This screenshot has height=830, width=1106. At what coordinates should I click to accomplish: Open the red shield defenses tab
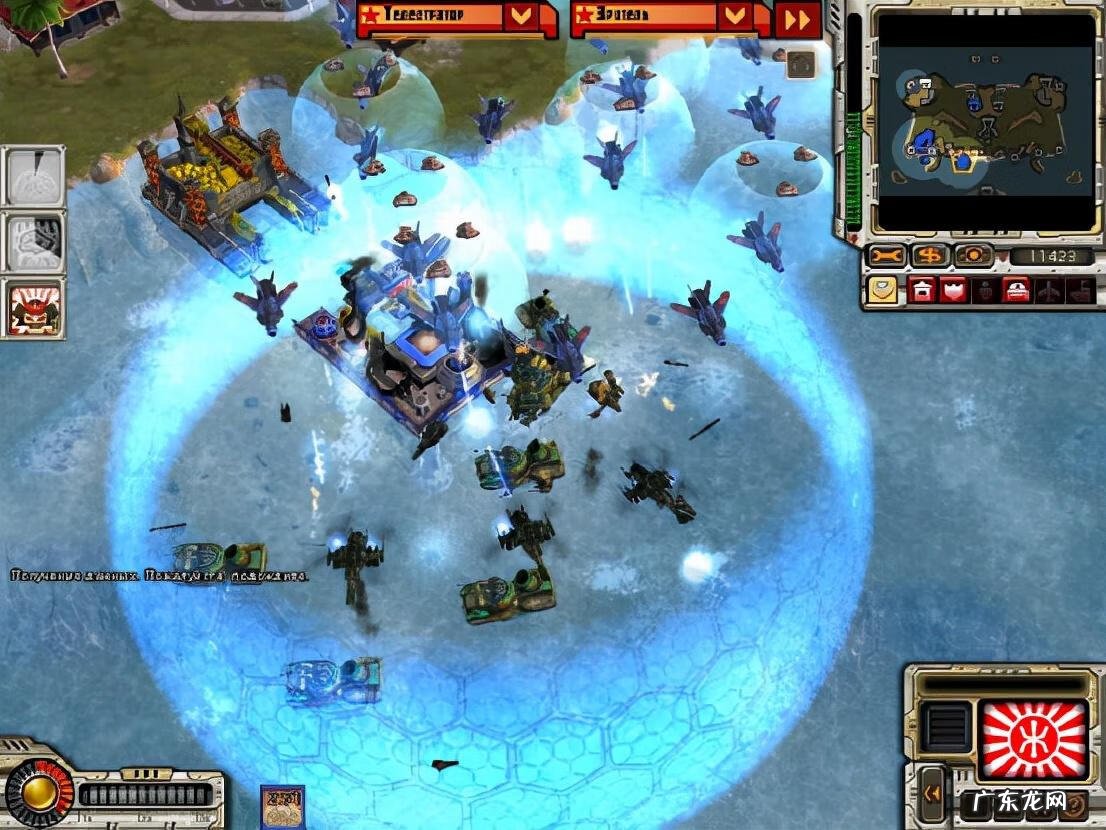pos(953,289)
